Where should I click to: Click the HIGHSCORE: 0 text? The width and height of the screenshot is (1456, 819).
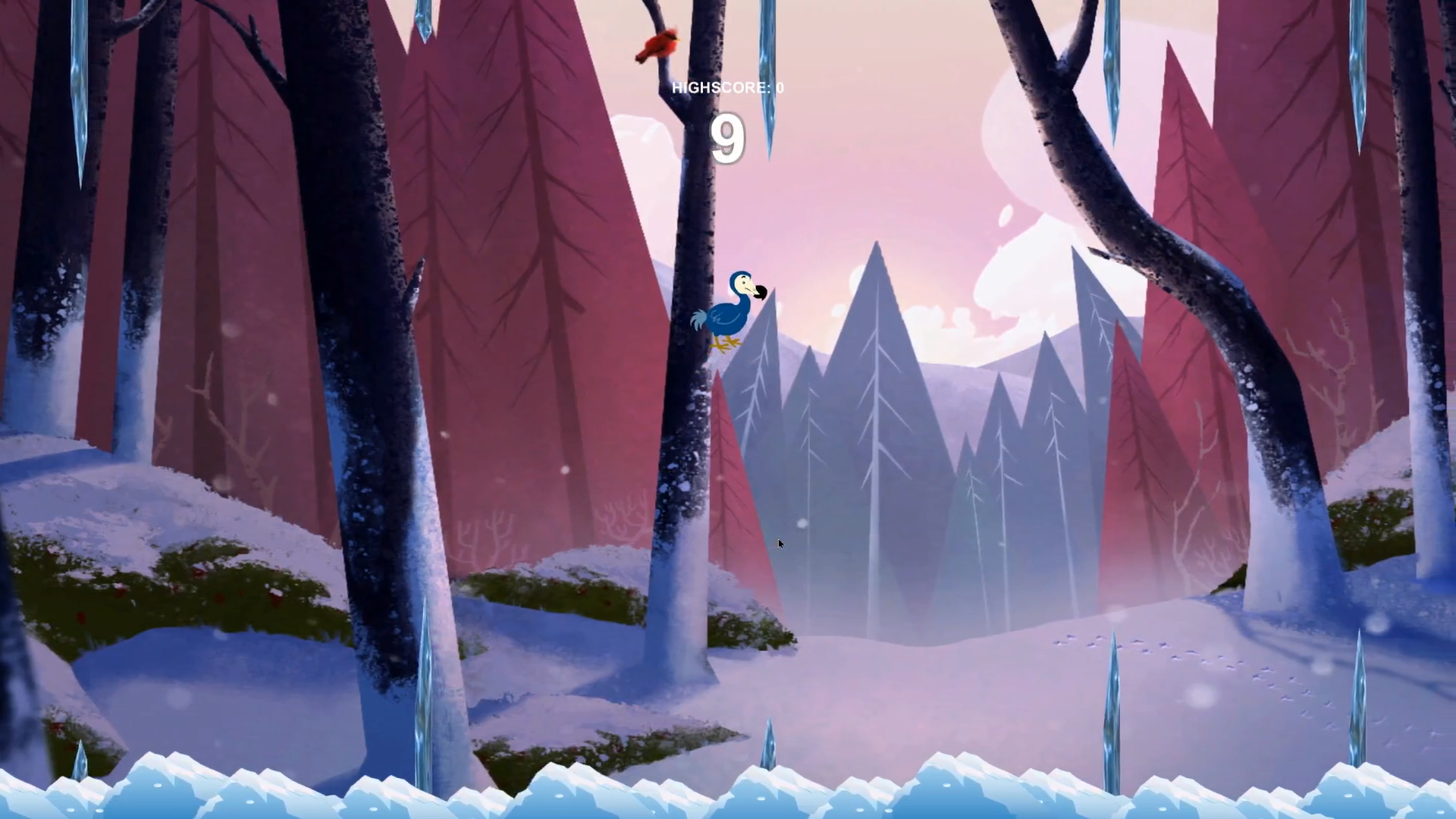click(x=726, y=87)
